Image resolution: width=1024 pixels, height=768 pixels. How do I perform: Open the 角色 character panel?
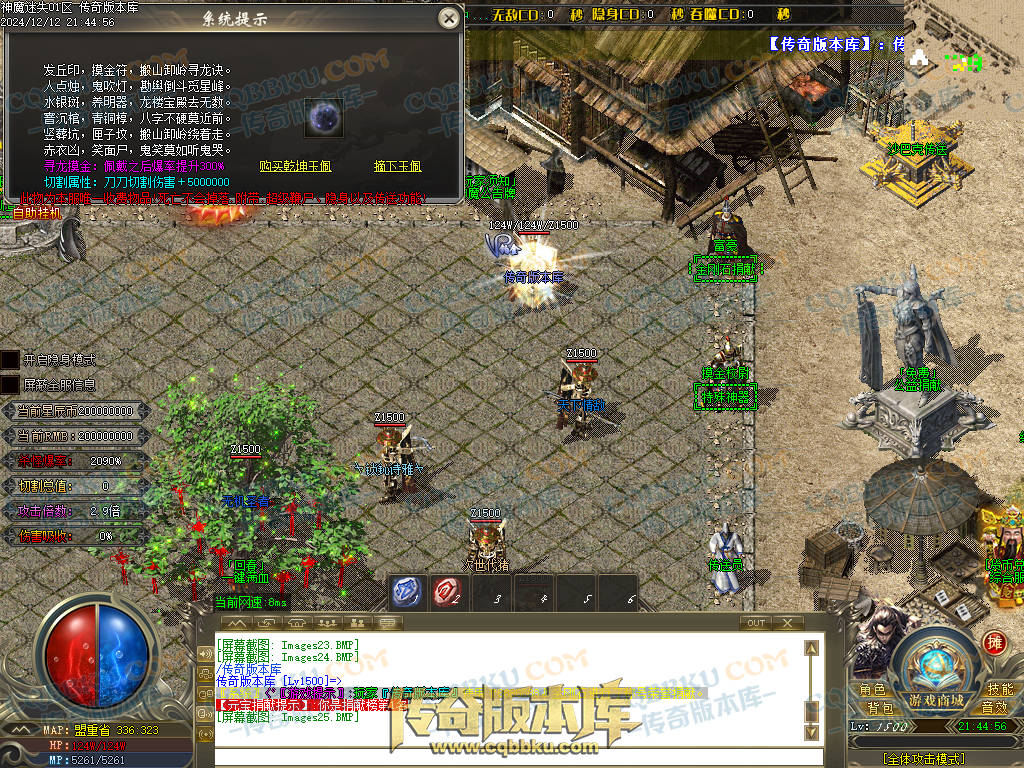tap(872, 690)
